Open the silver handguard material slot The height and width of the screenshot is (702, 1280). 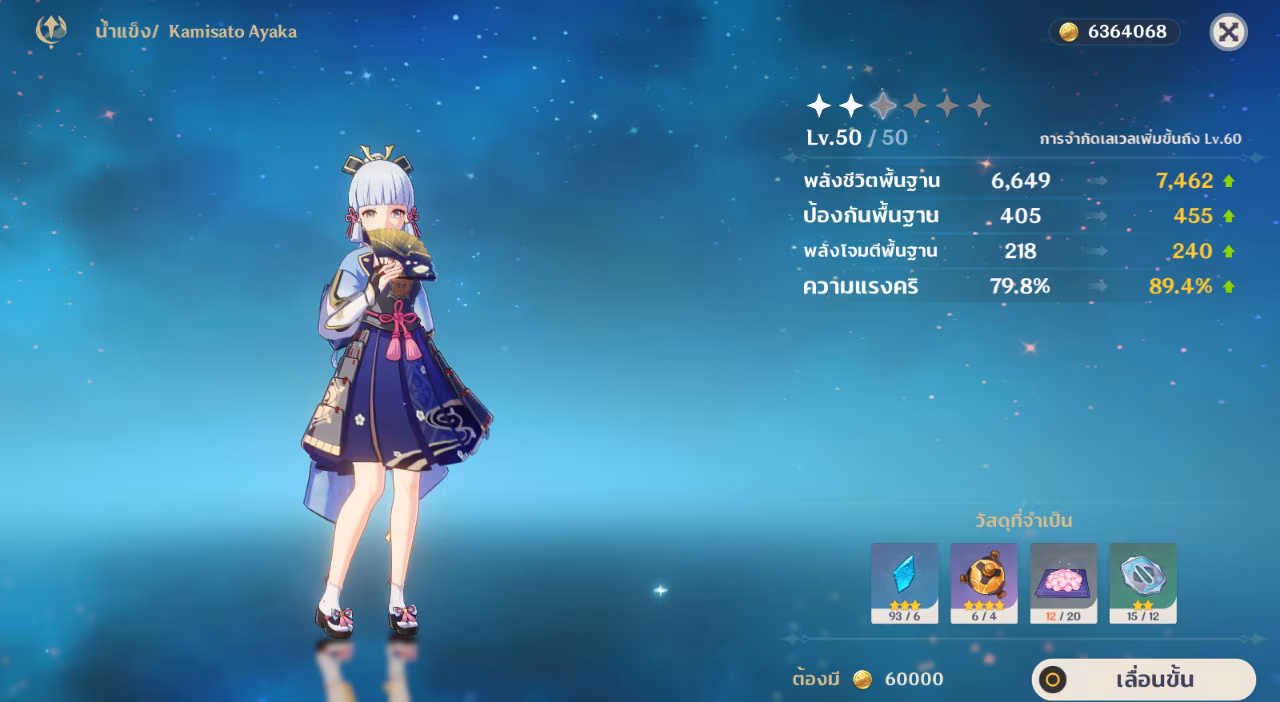click(1143, 583)
